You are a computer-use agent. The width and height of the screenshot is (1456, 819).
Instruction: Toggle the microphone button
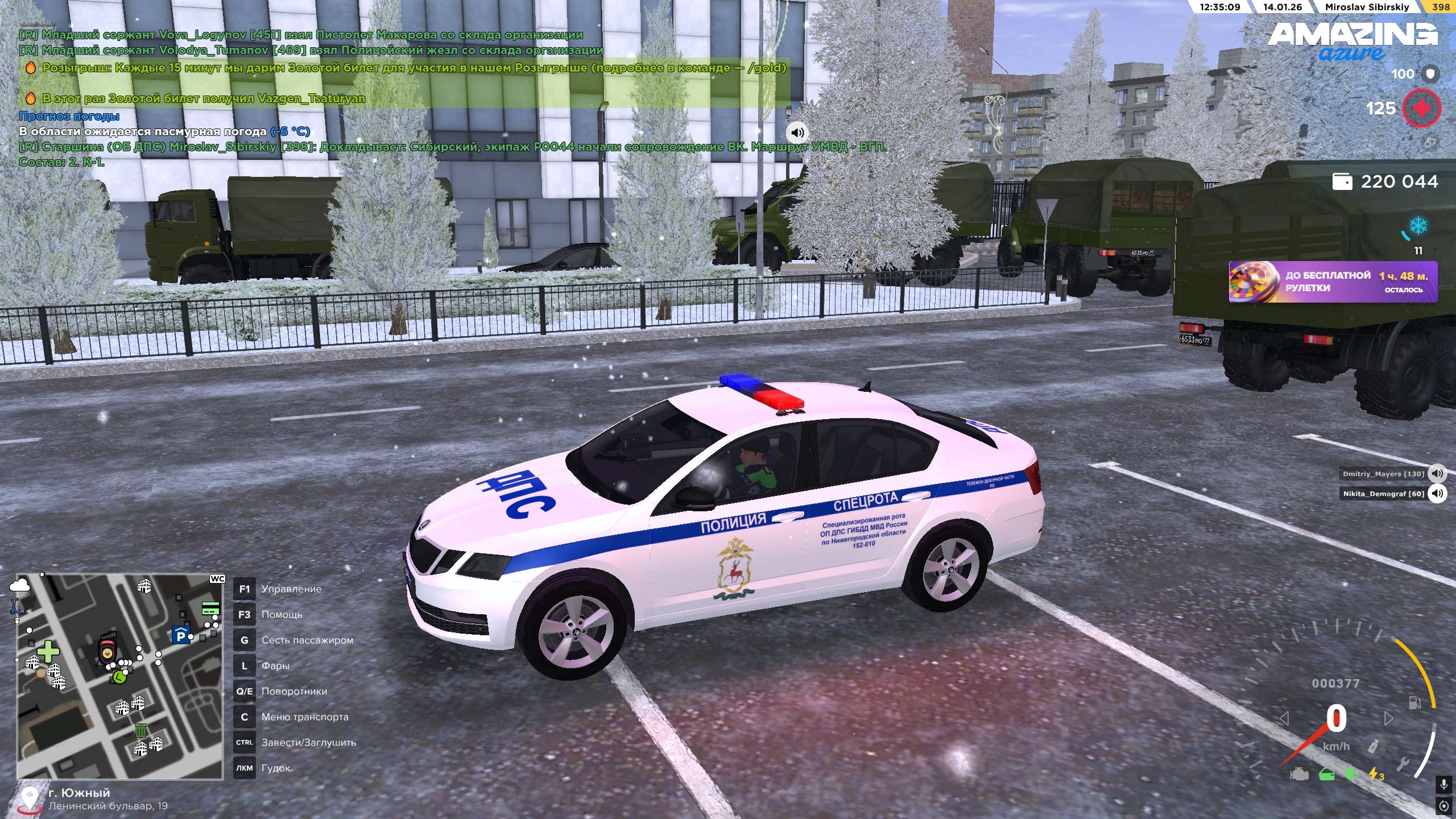point(1443,785)
